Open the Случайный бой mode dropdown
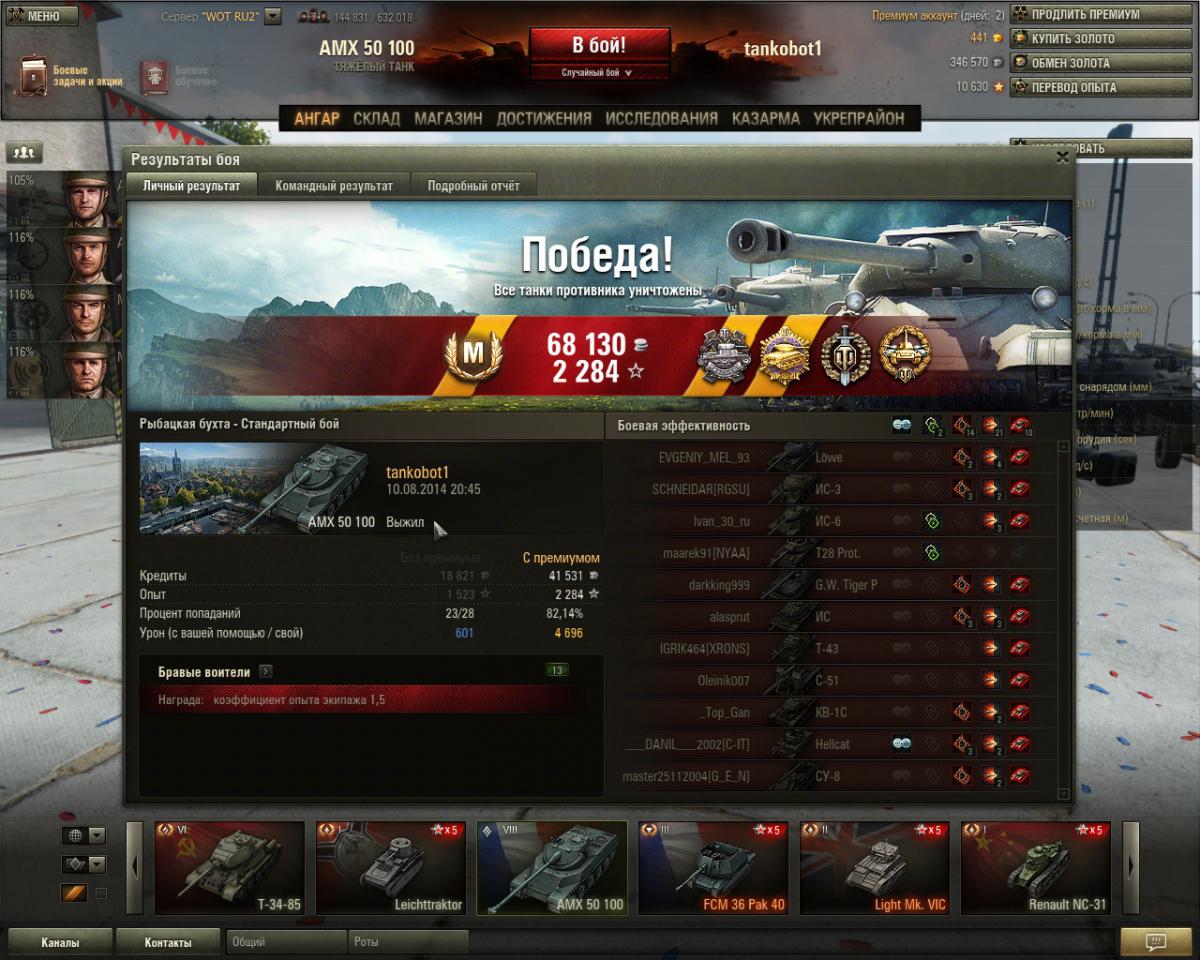The height and width of the screenshot is (960, 1200). pos(599,73)
